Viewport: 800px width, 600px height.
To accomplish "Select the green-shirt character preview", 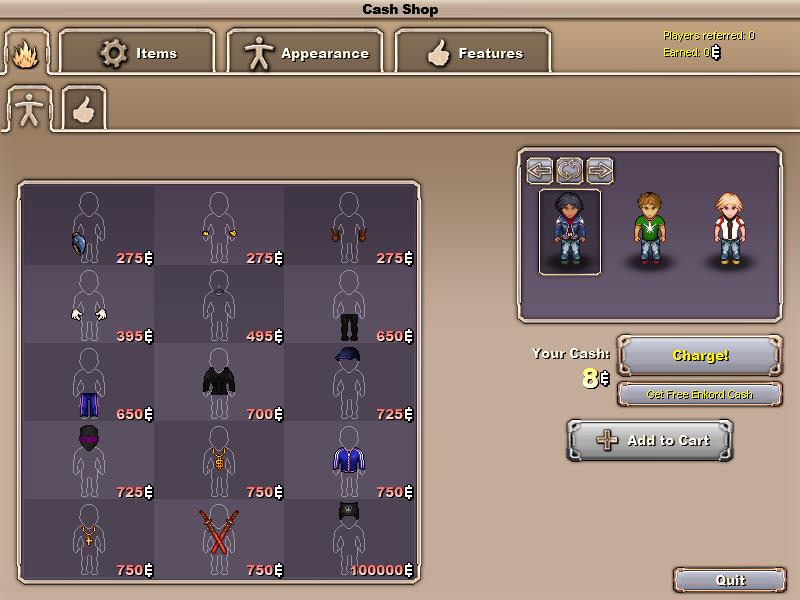I will click(x=649, y=230).
